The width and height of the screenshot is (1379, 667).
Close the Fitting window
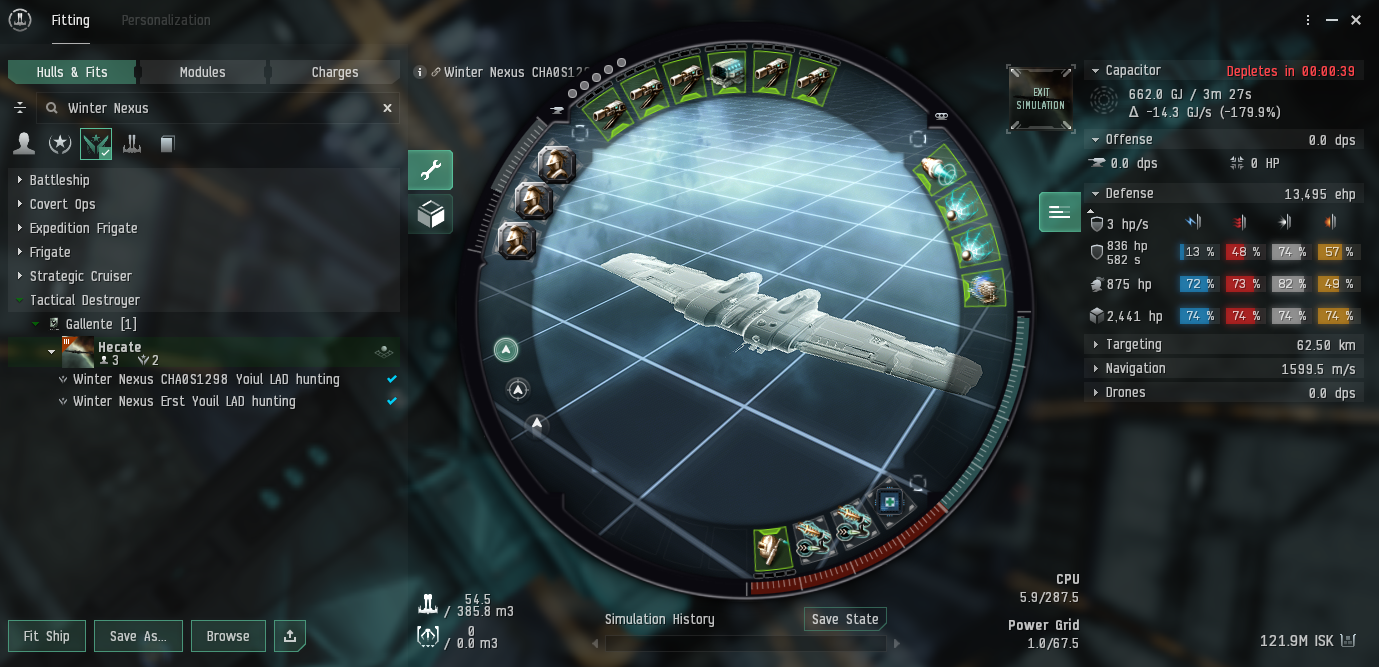(x=1355, y=20)
